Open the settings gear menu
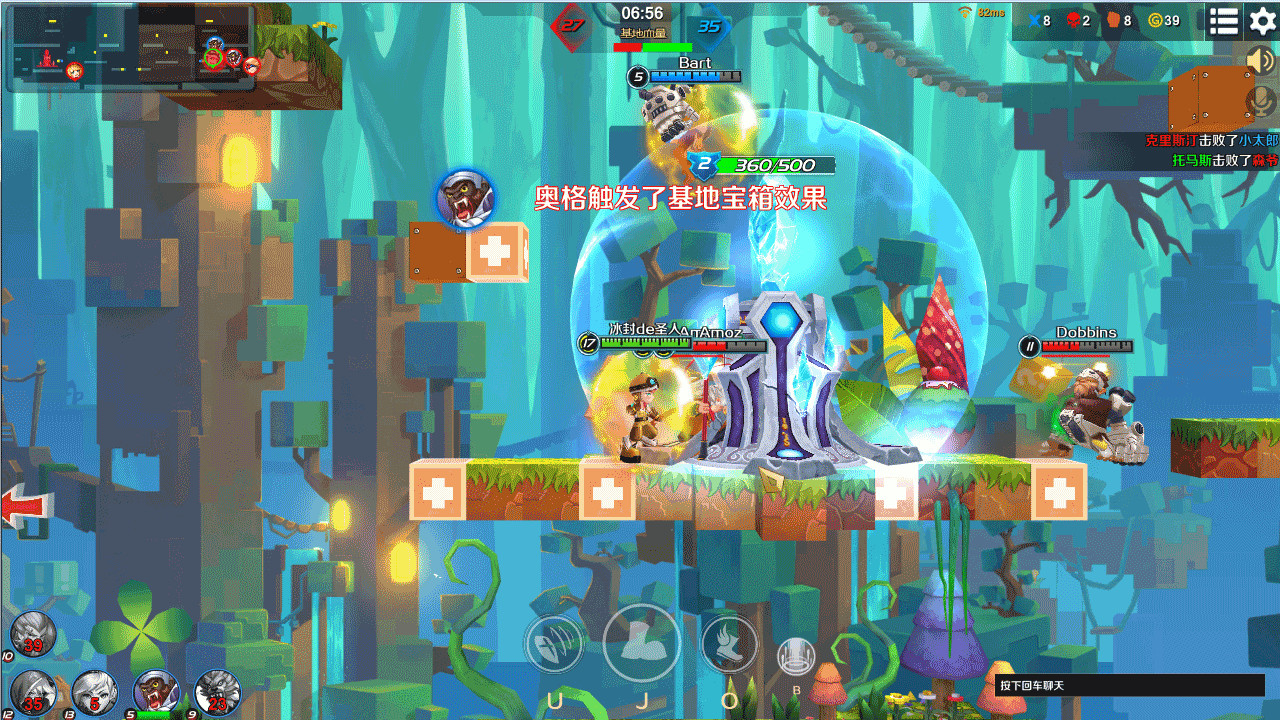This screenshot has height=720, width=1280. point(1262,20)
